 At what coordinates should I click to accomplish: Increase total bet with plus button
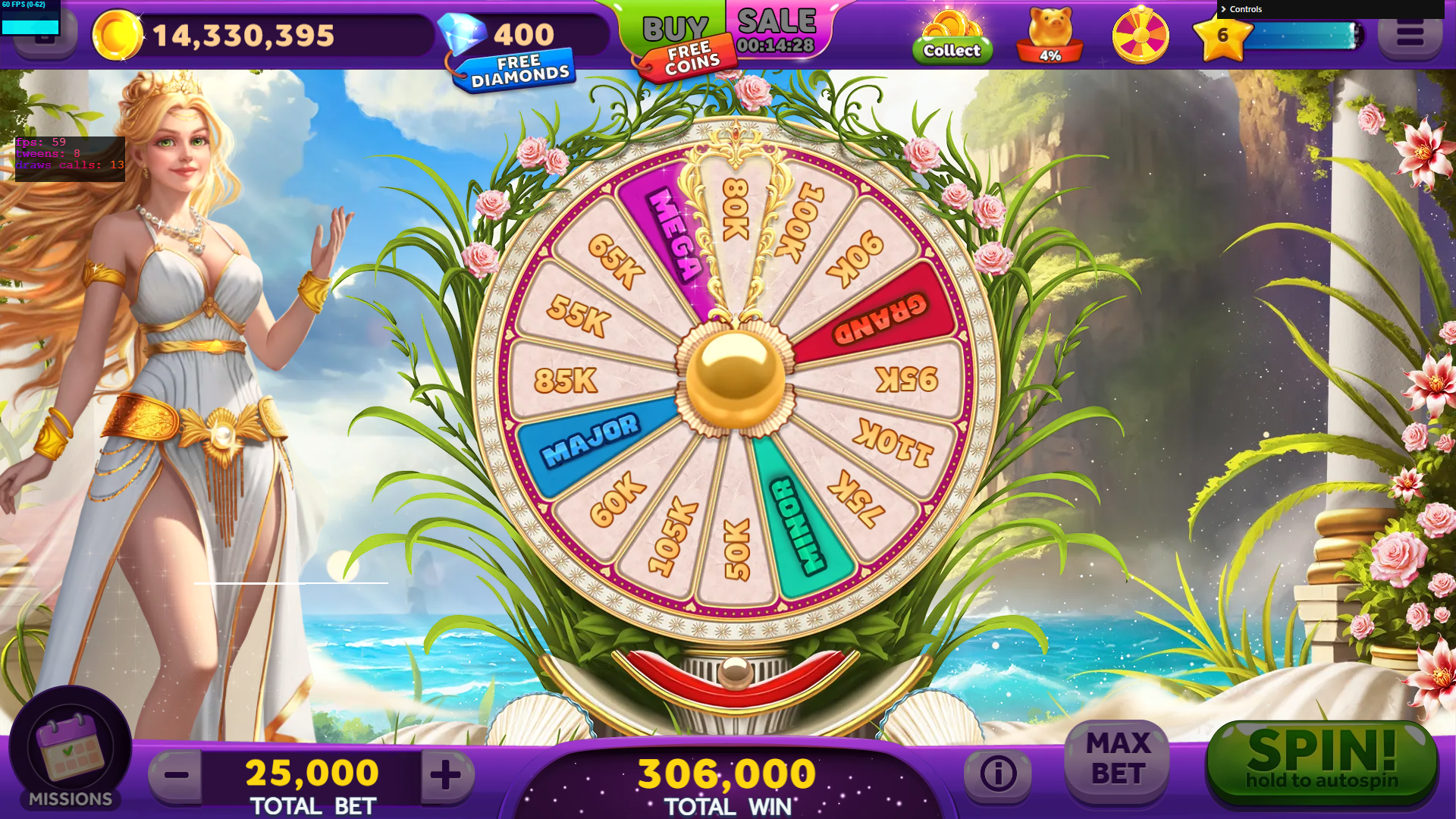(x=446, y=775)
